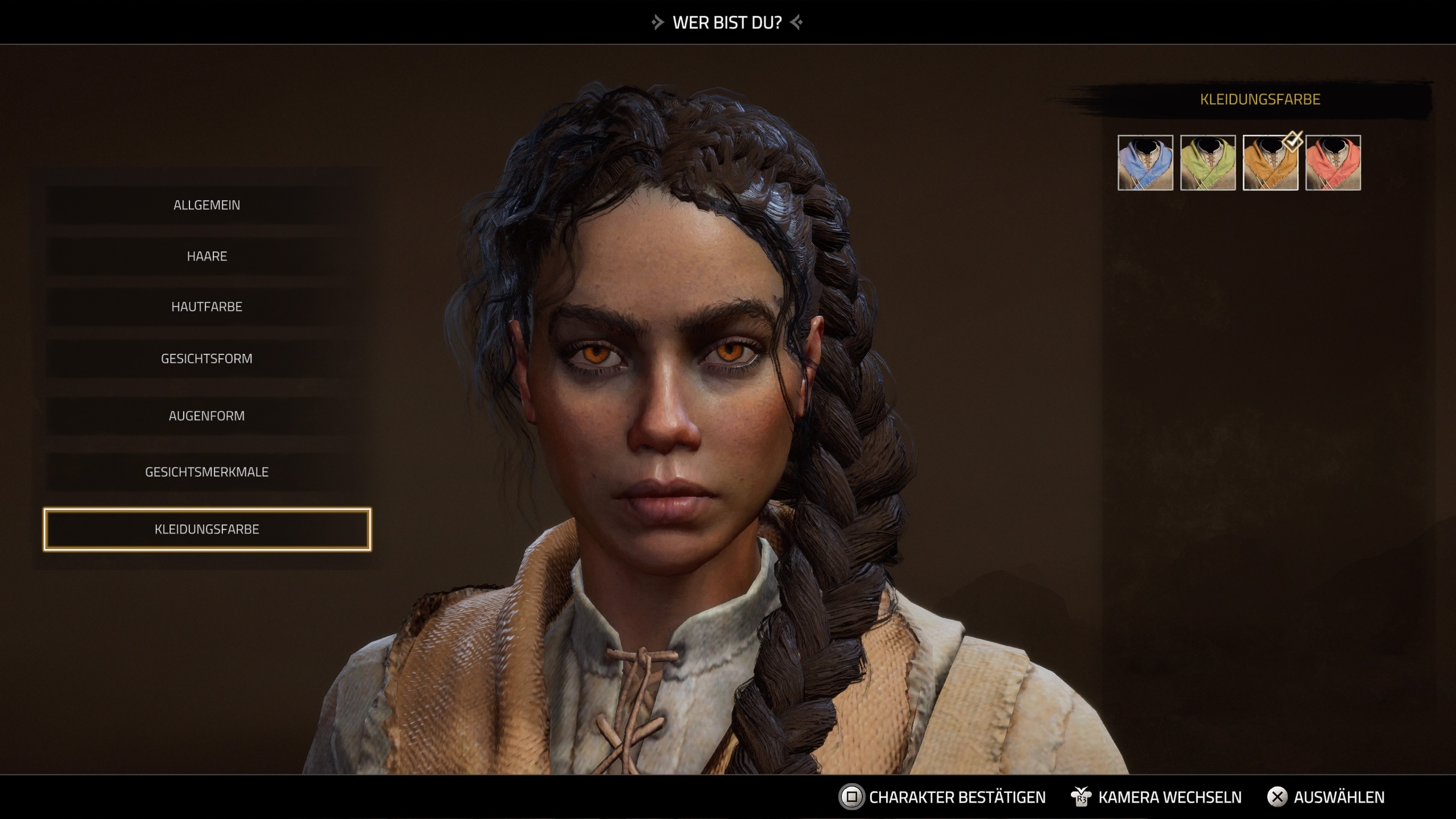Select the Haare menu entry
The image size is (1456, 819).
207,256
